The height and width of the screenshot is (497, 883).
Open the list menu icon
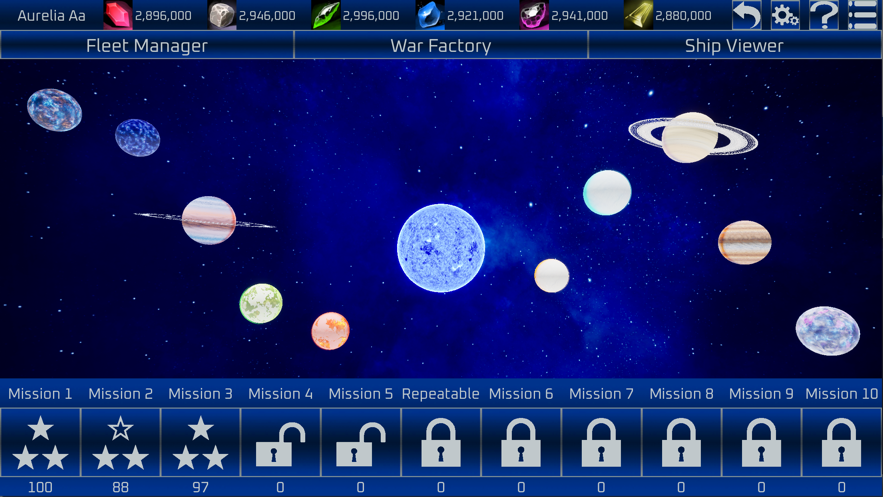coord(863,15)
